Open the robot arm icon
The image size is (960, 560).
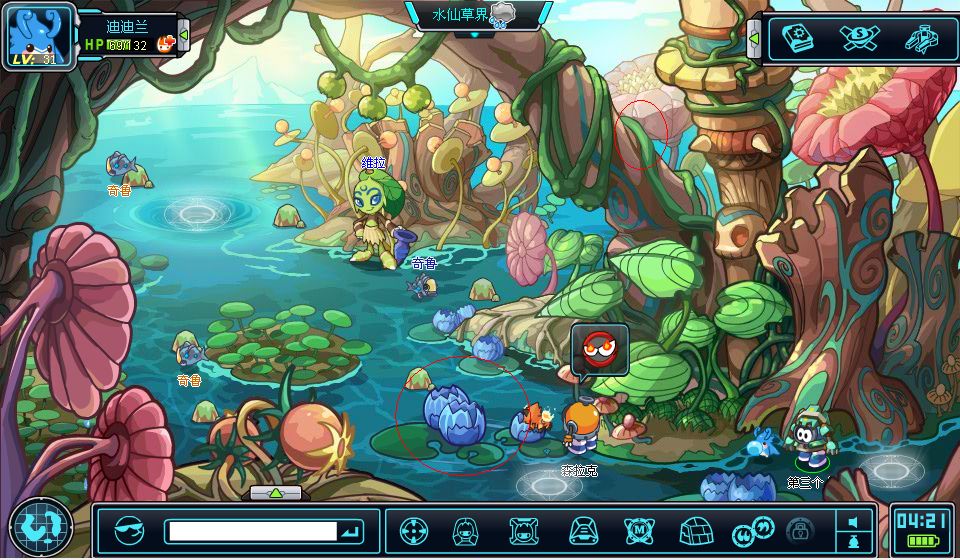[920, 38]
